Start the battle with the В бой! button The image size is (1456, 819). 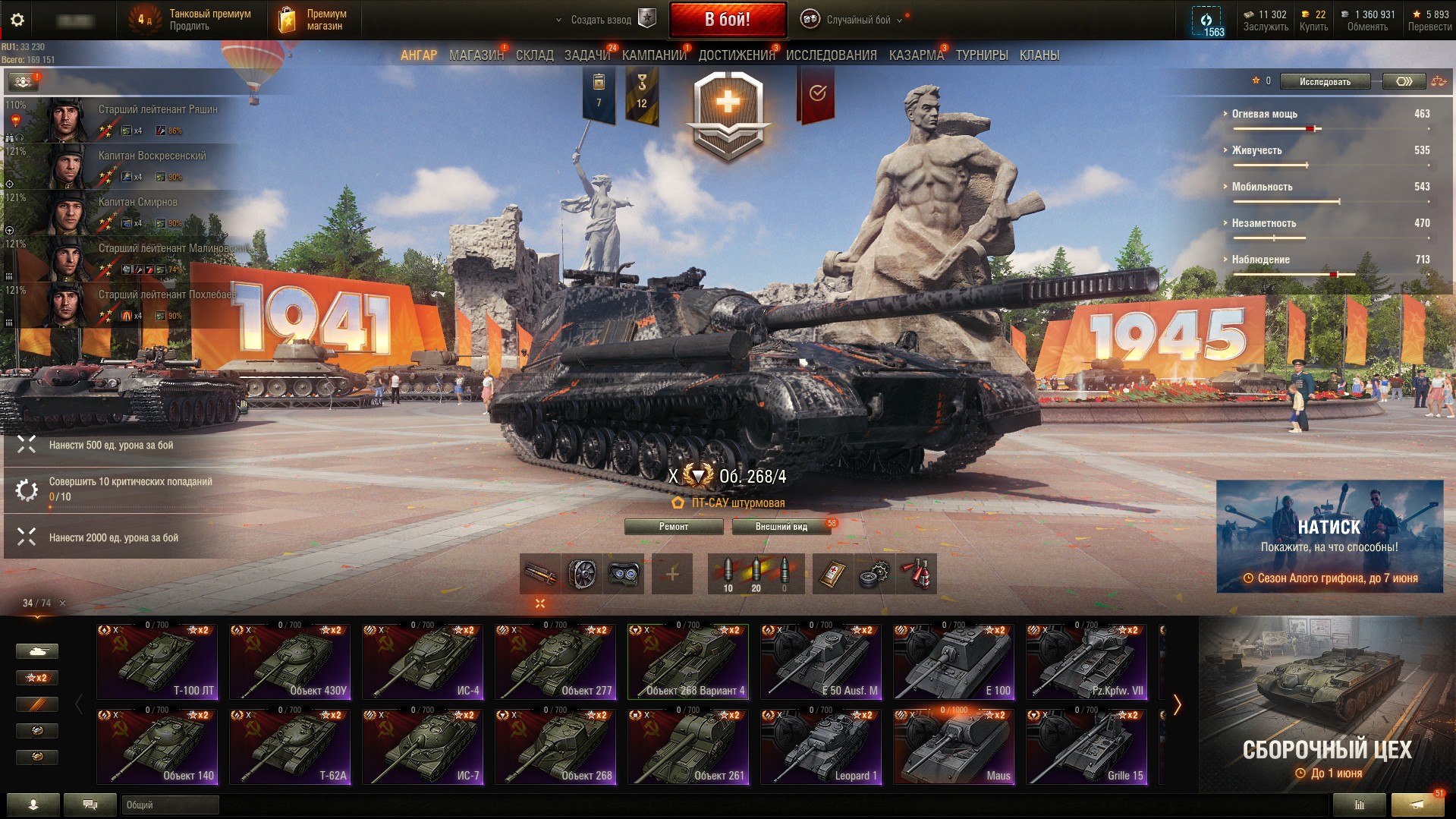(727, 20)
